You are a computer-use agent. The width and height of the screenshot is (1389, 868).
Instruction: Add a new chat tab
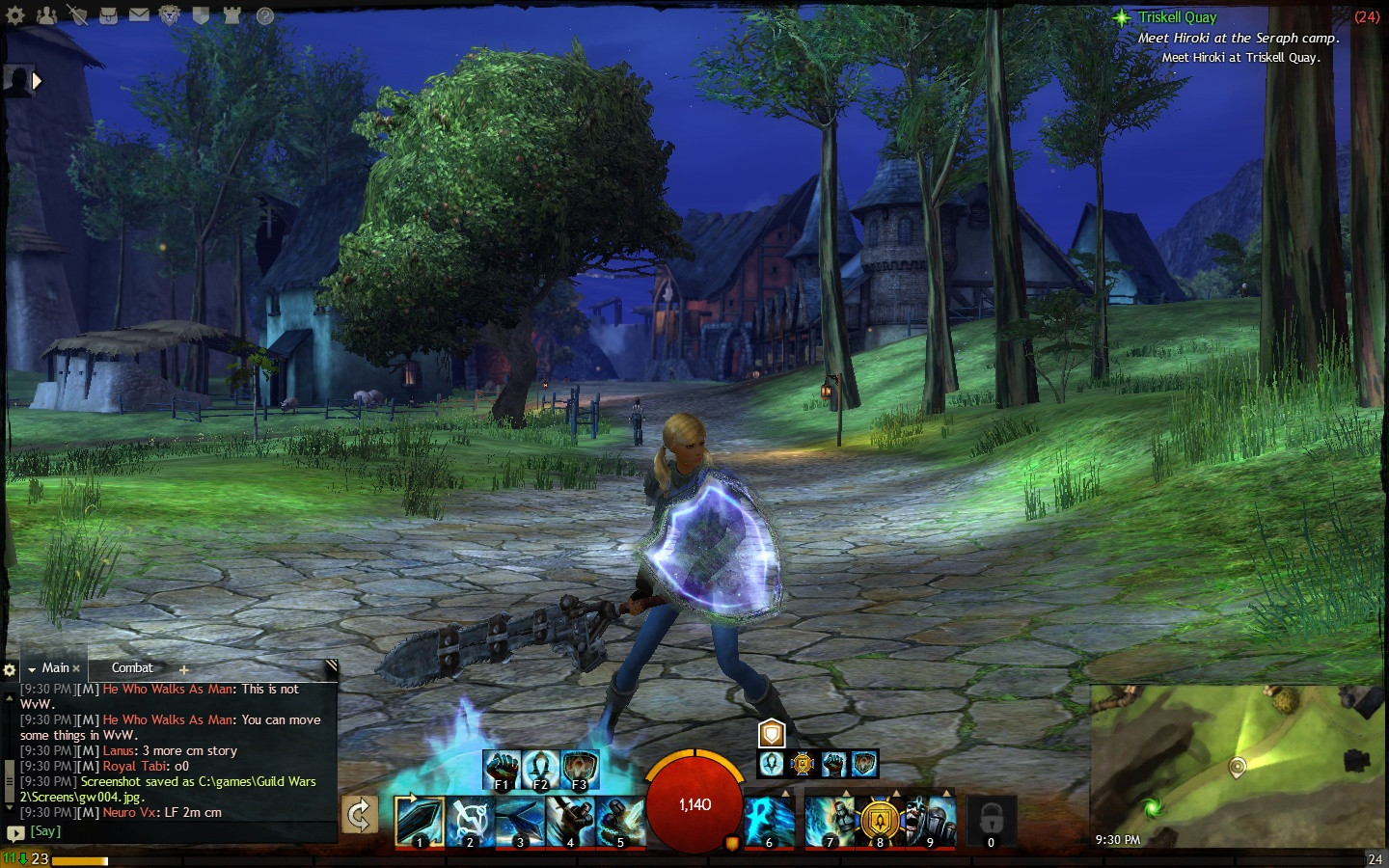point(183,669)
